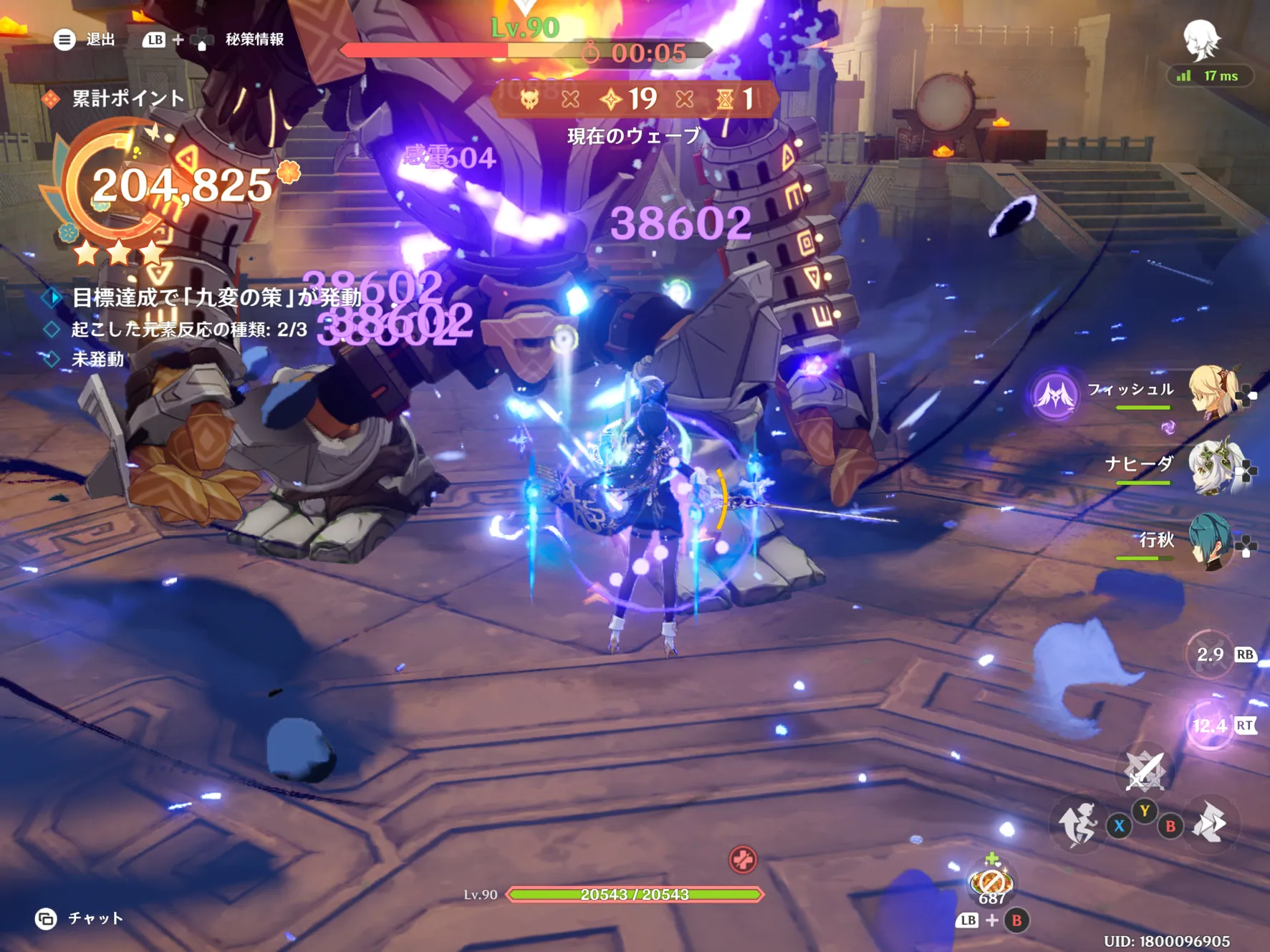Switch to Nahida in the party list
The height and width of the screenshot is (952, 1270).
click(x=1210, y=466)
